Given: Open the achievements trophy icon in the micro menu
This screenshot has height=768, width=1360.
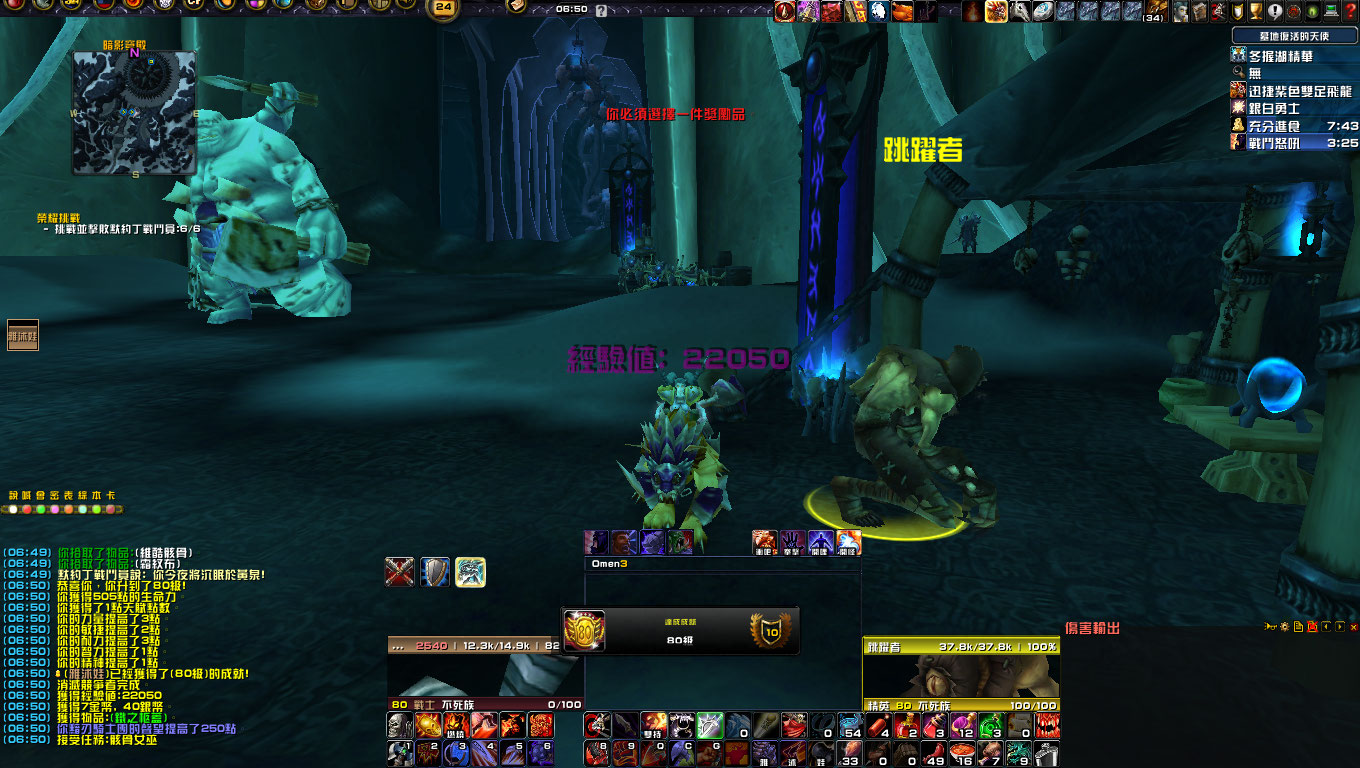Looking at the screenshot, I should click(1256, 10).
